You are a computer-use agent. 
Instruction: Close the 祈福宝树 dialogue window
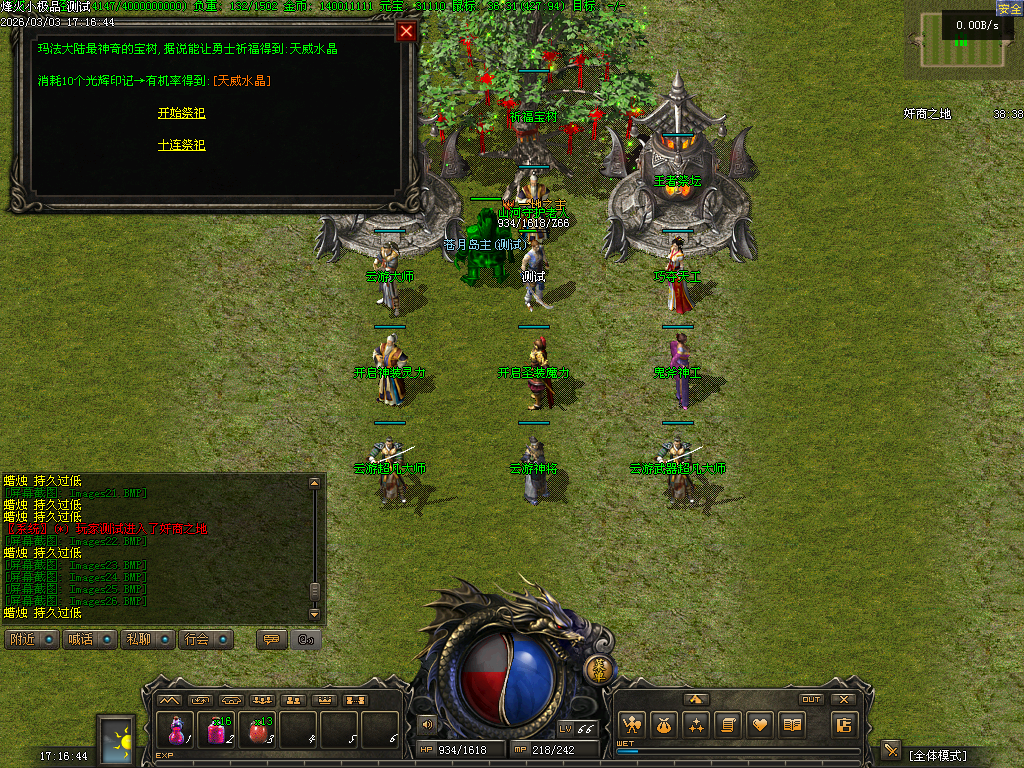pyautogui.click(x=406, y=31)
